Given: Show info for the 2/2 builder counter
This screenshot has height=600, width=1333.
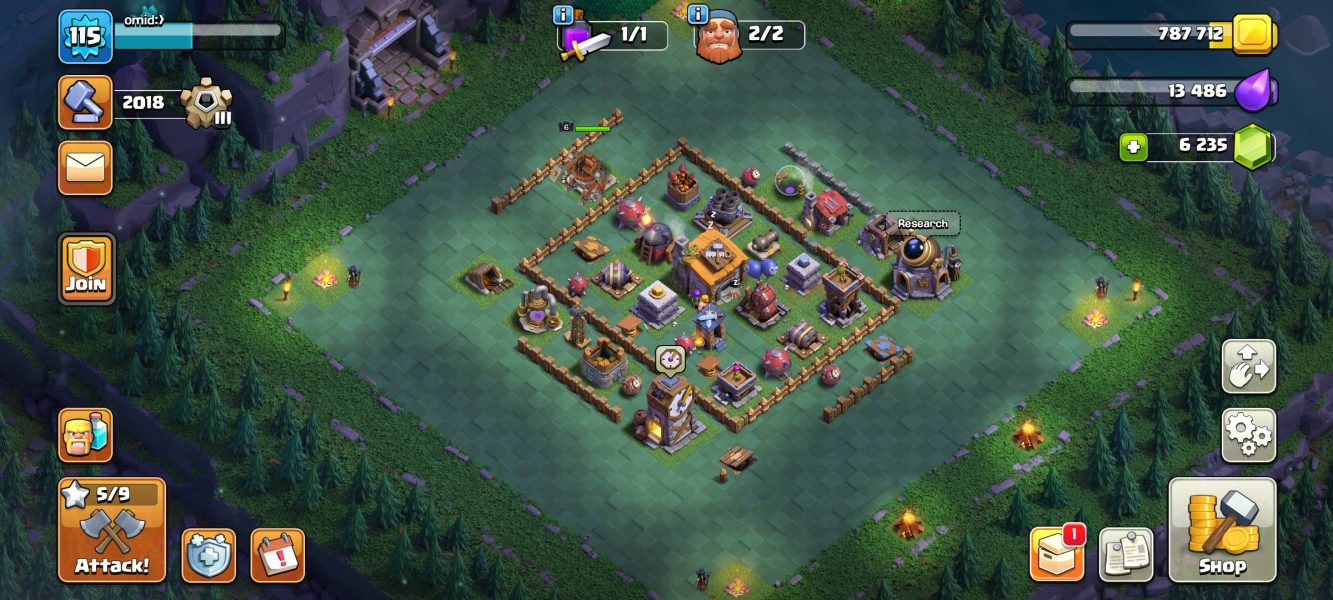Looking at the screenshot, I should click(x=698, y=15).
